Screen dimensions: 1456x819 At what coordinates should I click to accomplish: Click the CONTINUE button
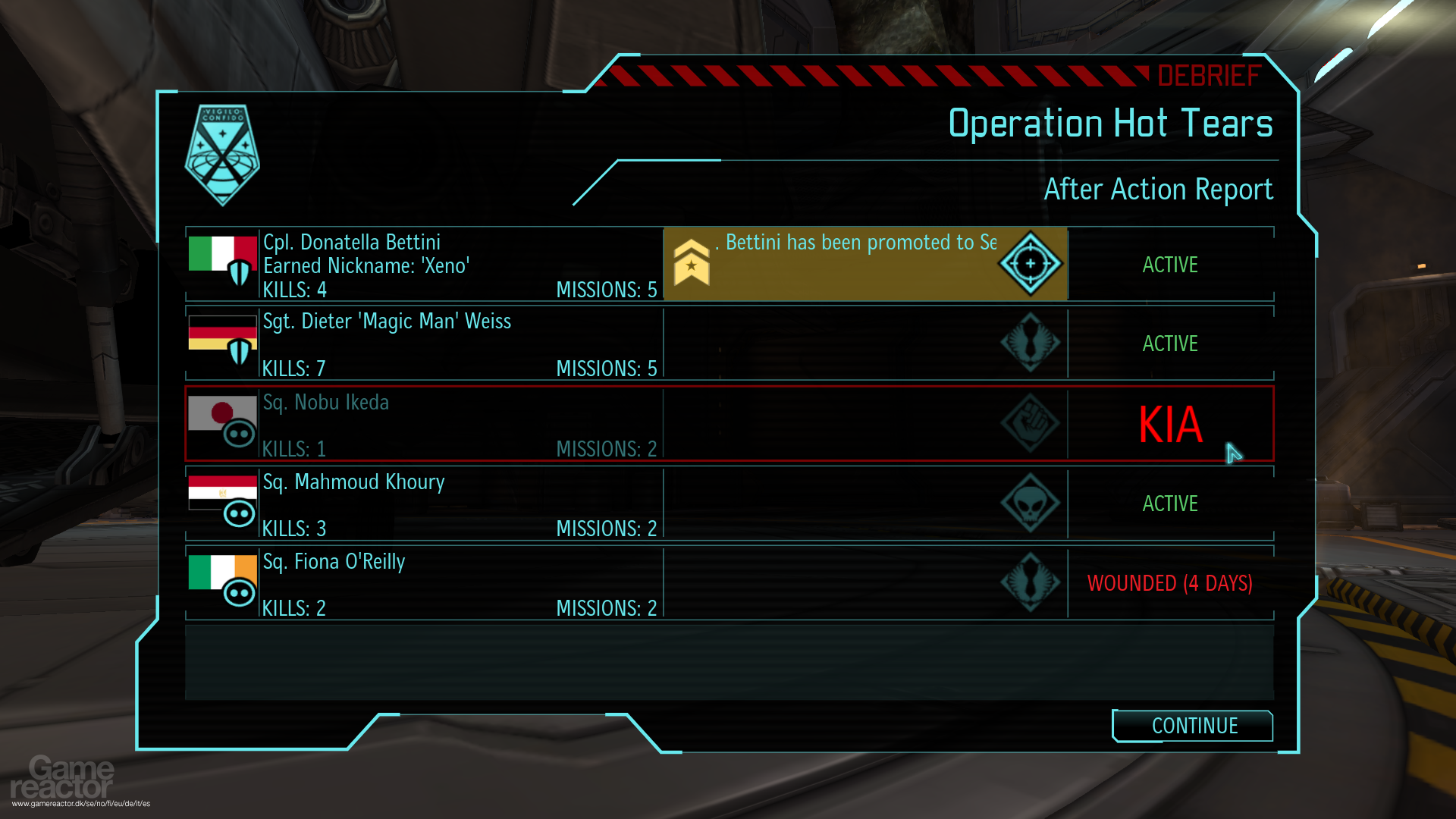(x=1192, y=726)
